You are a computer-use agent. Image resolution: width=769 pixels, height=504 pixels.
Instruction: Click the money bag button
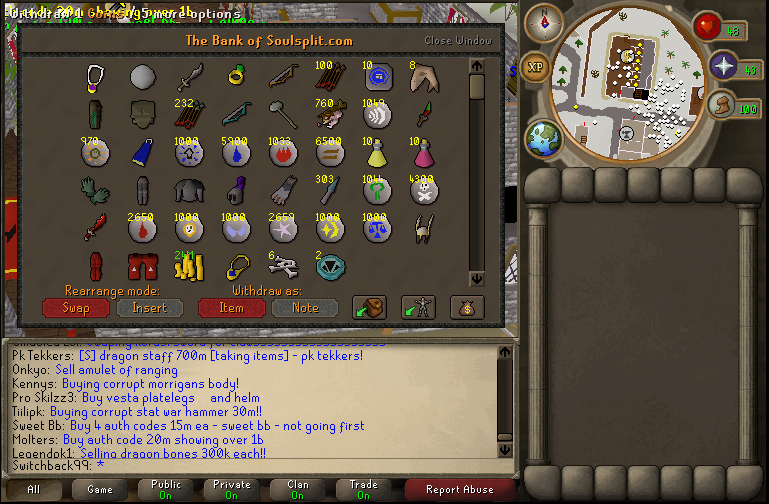pos(466,308)
